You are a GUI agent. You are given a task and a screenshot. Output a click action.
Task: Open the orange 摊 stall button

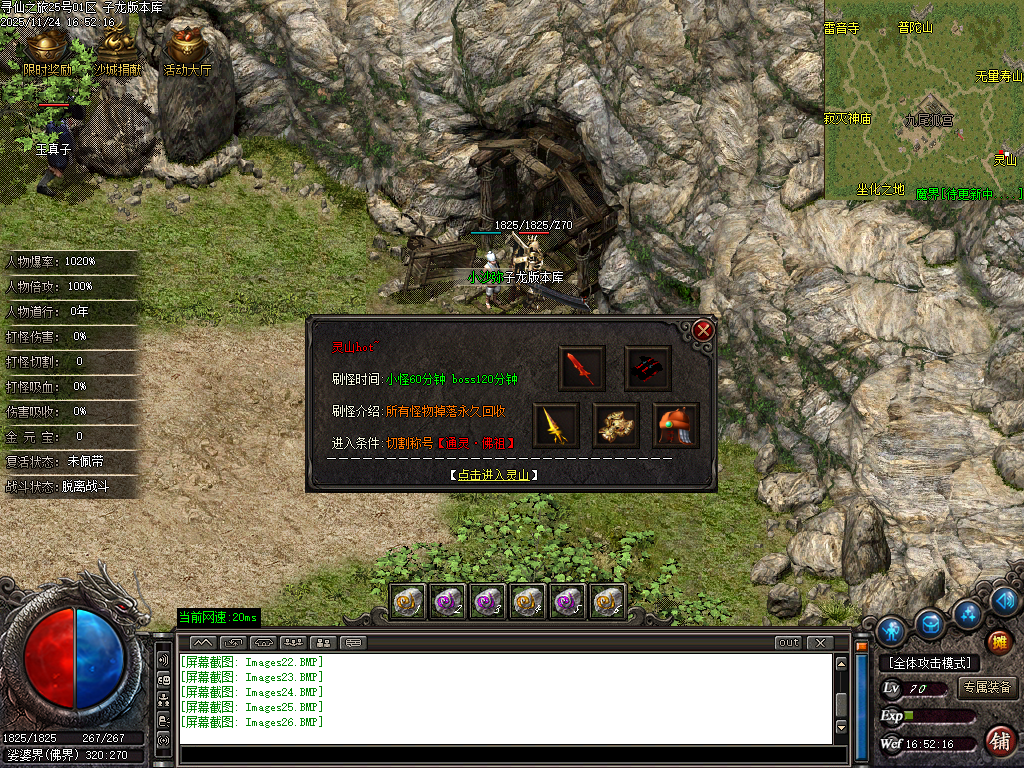point(998,642)
